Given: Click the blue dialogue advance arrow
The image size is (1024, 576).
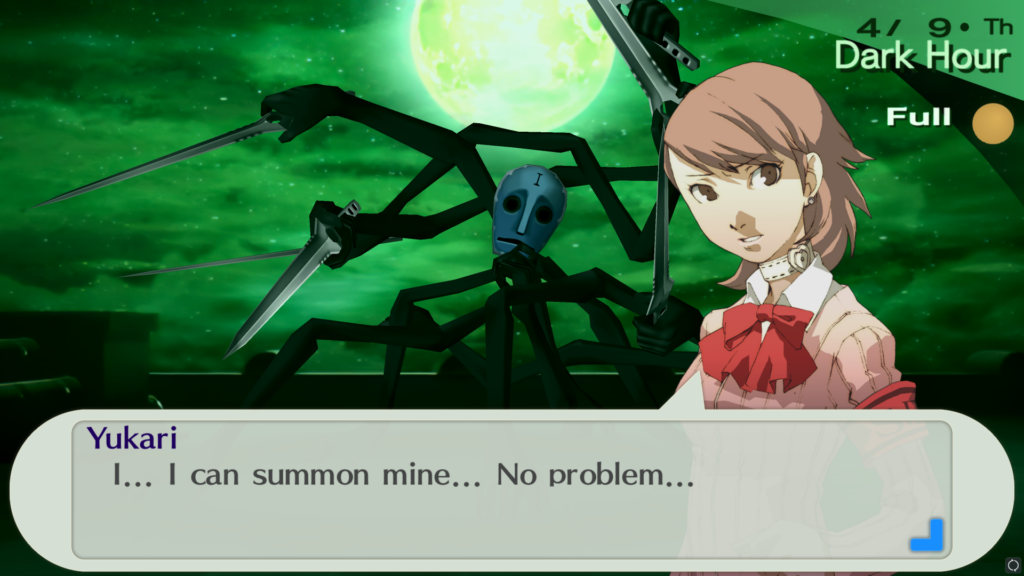Looking at the screenshot, I should point(926,534).
